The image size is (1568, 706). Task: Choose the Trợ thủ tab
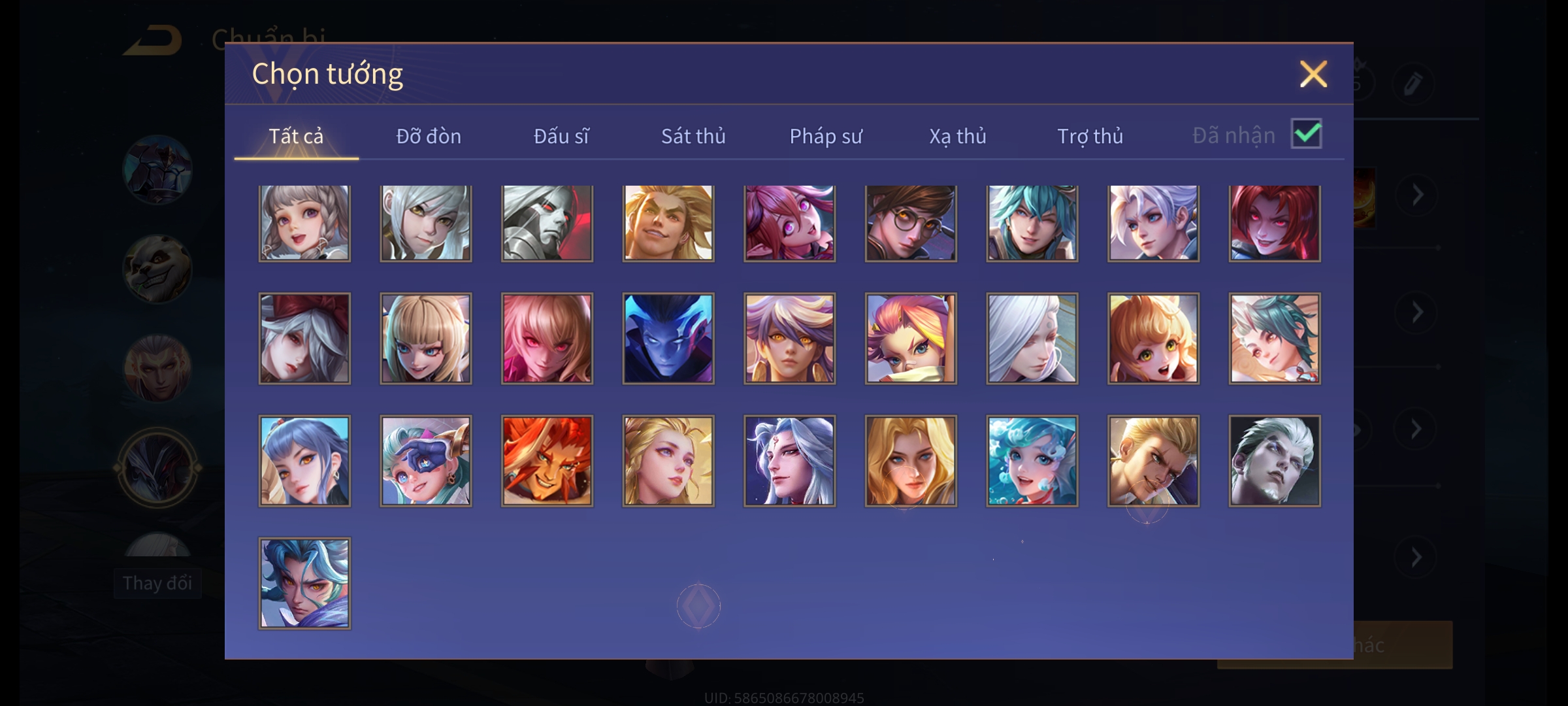[x=1090, y=136]
